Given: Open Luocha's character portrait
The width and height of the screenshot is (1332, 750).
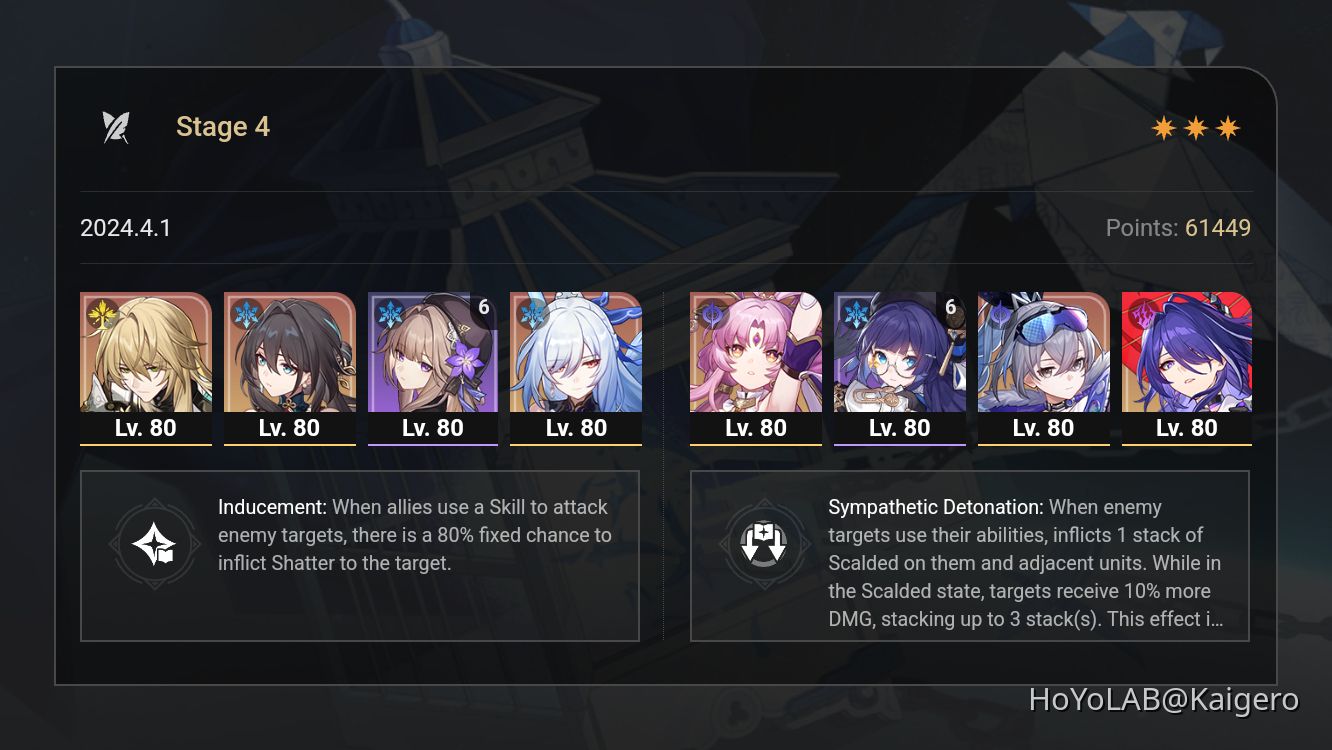Looking at the screenshot, I should click(x=146, y=355).
